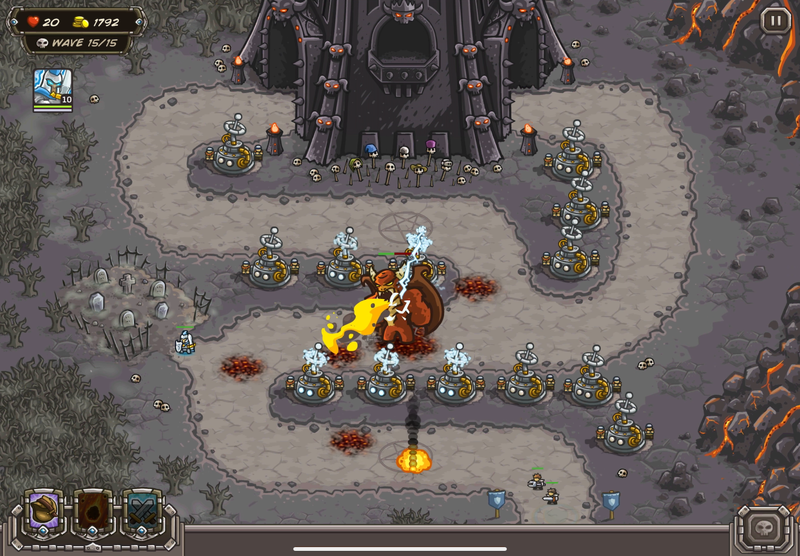
Task: Activate the scorched crater ability
Action: click(95, 511)
